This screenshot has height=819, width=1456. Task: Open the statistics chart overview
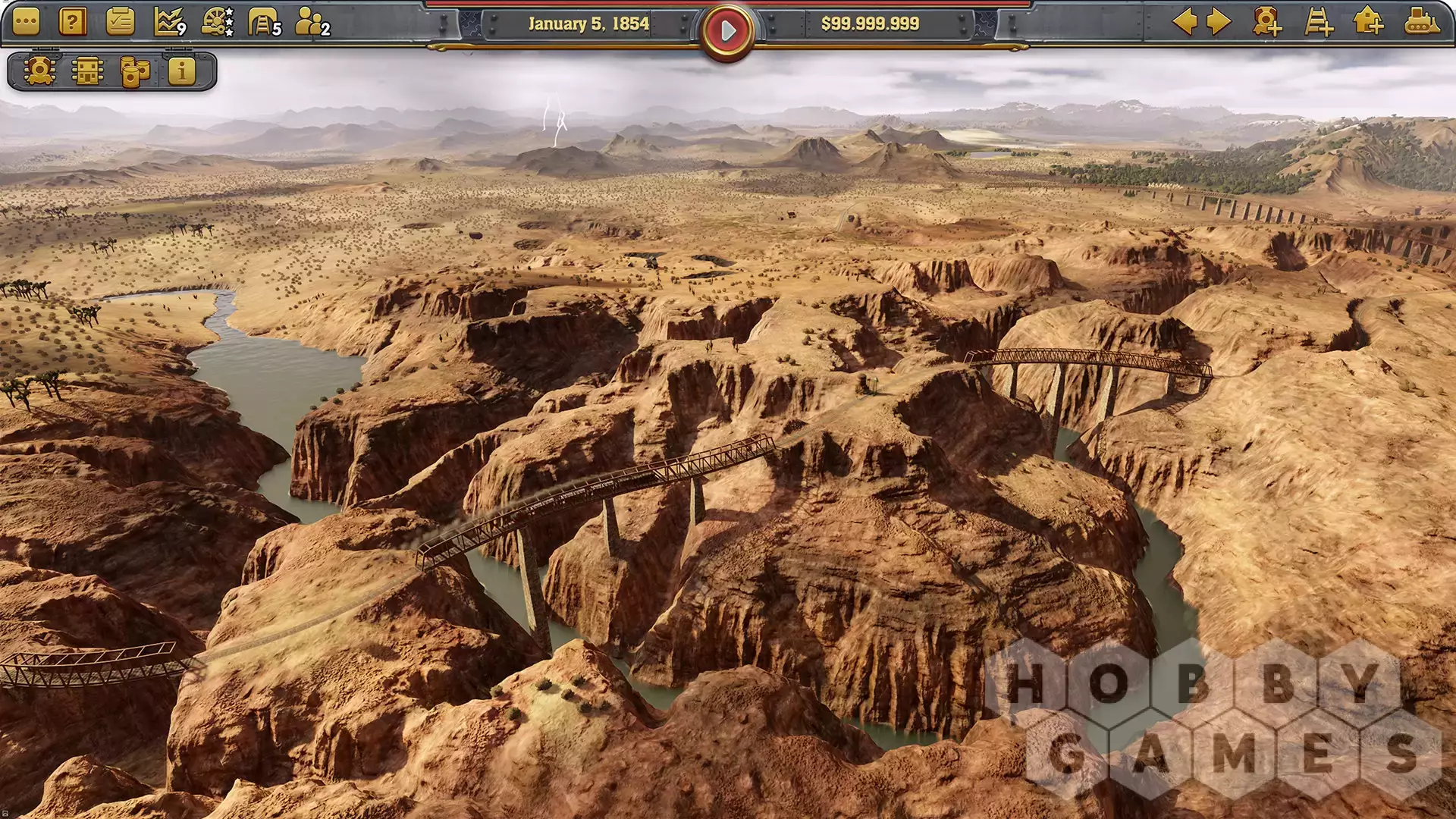[x=169, y=23]
